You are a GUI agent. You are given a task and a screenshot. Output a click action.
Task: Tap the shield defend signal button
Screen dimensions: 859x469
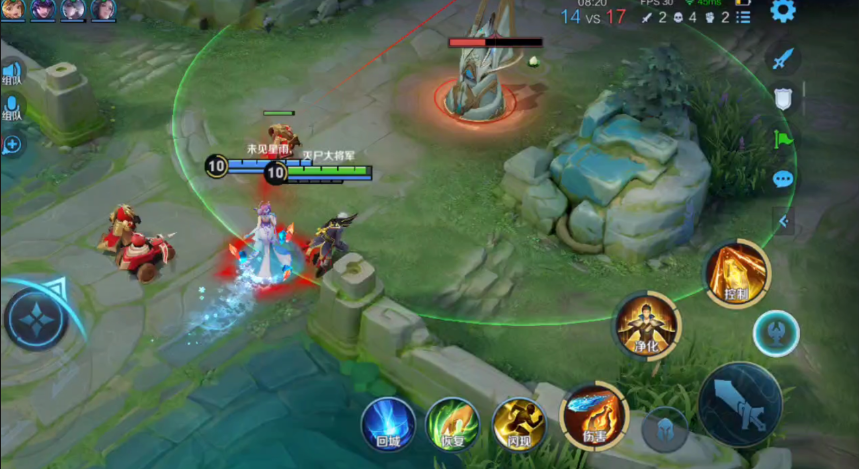(783, 98)
